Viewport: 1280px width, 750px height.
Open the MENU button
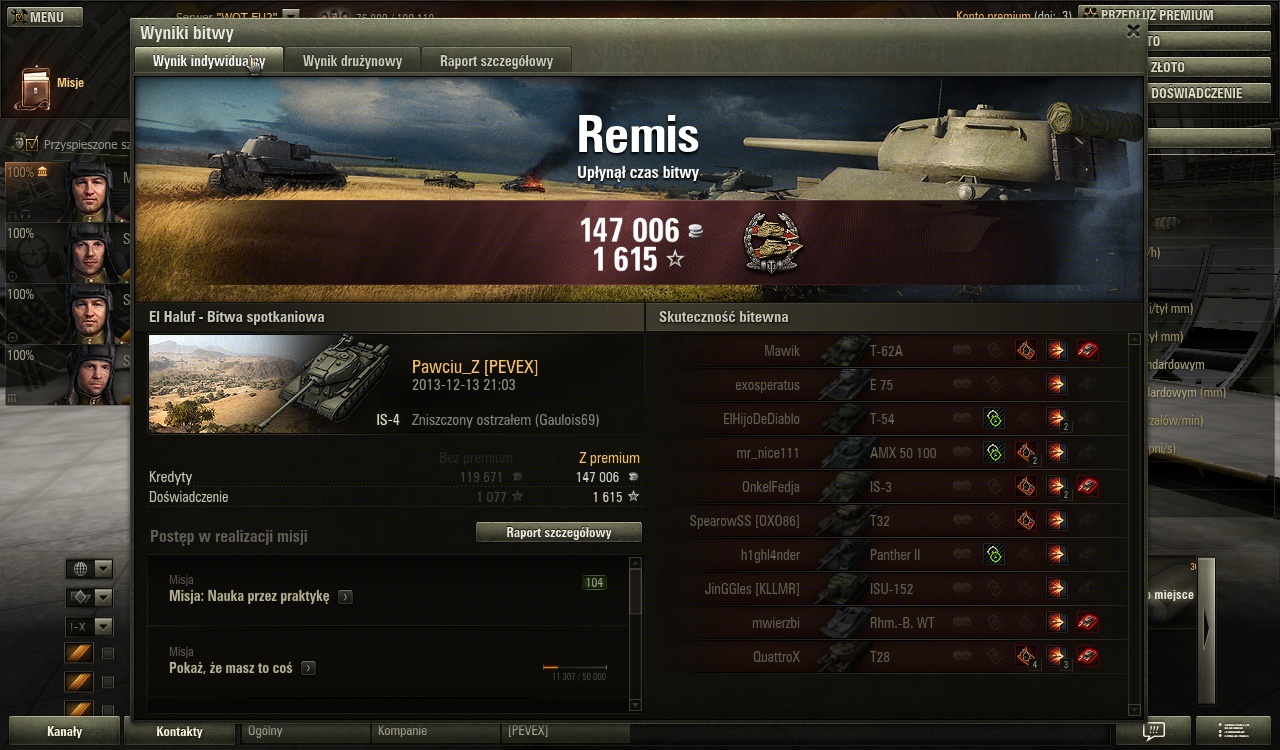pos(37,17)
